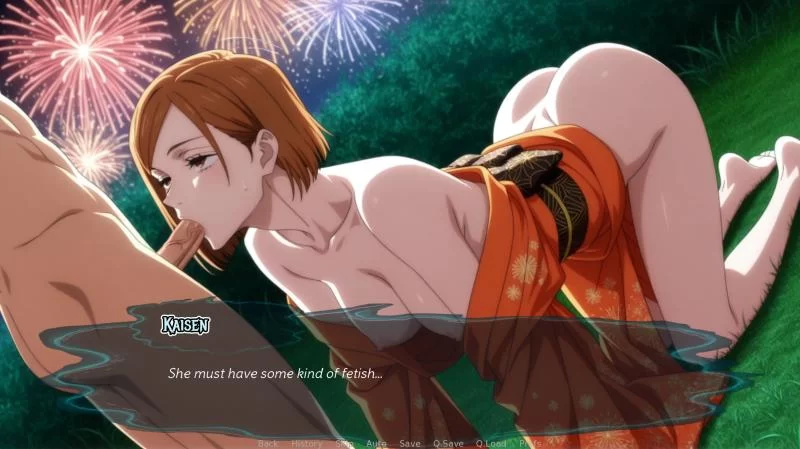Image resolution: width=800 pixels, height=449 pixels.
Task: Open the dialogue History log
Action: [306, 443]
